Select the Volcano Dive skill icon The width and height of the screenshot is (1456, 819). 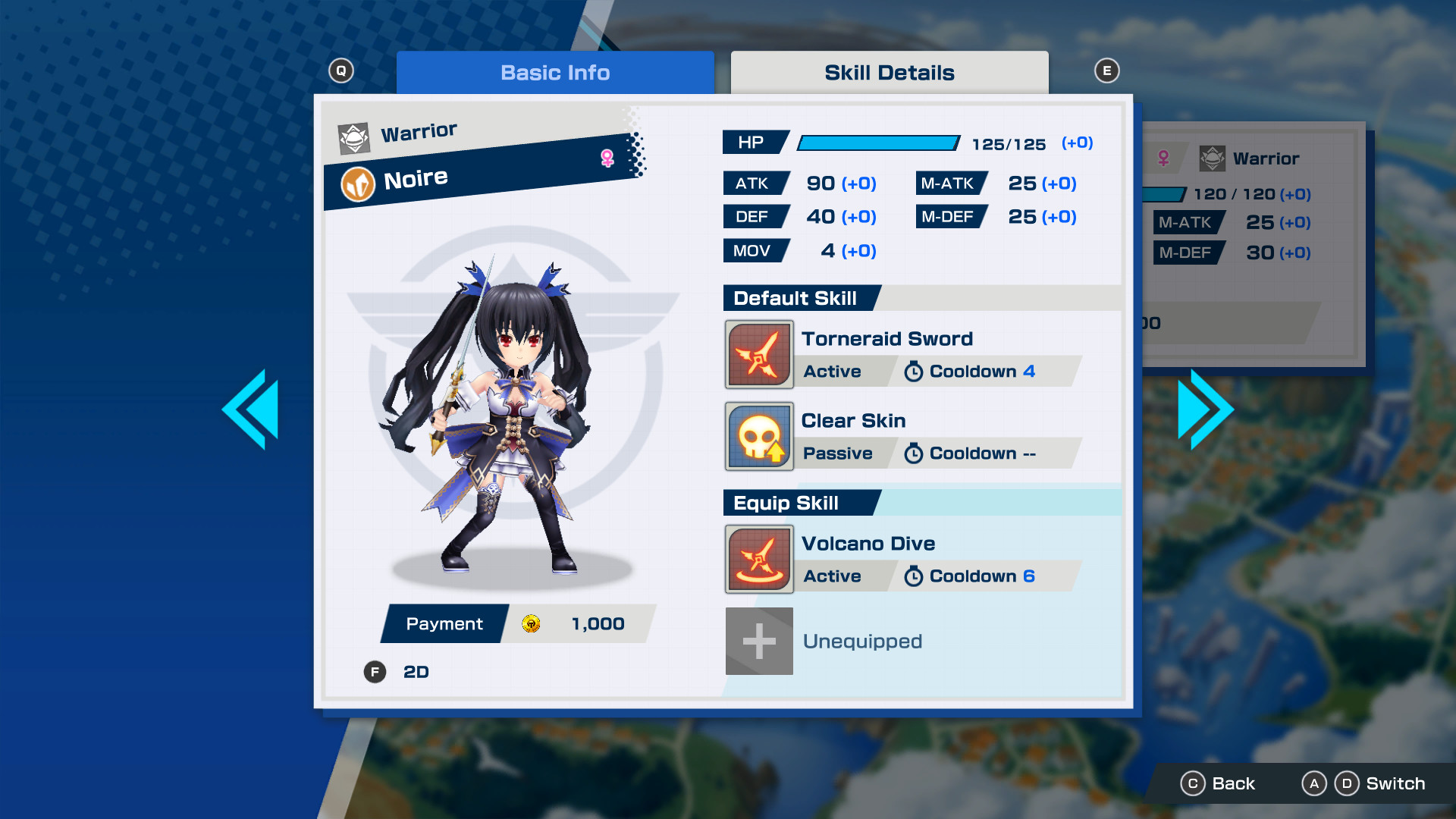coord(759,559)
